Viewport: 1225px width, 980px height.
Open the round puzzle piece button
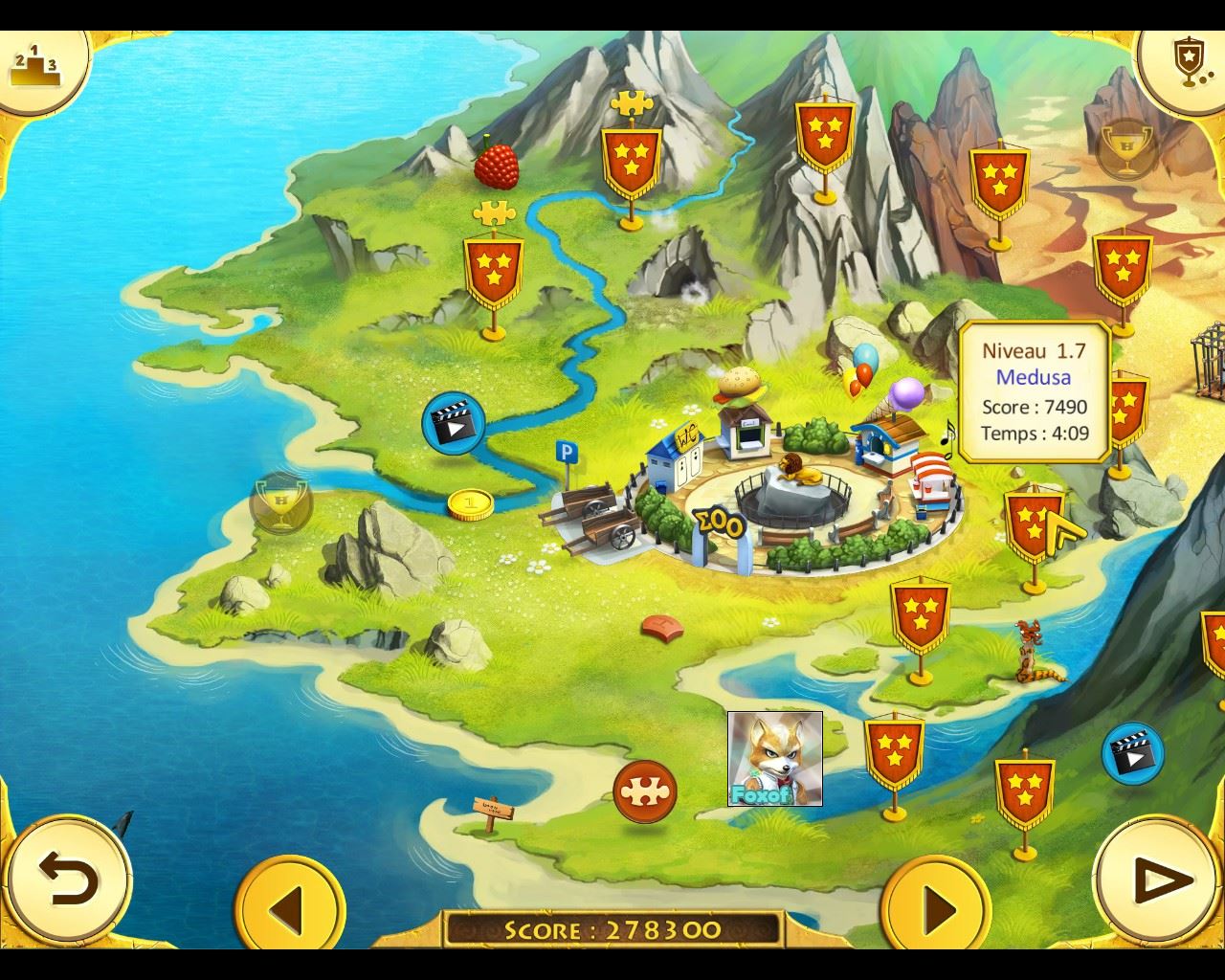tap(645, 791)
